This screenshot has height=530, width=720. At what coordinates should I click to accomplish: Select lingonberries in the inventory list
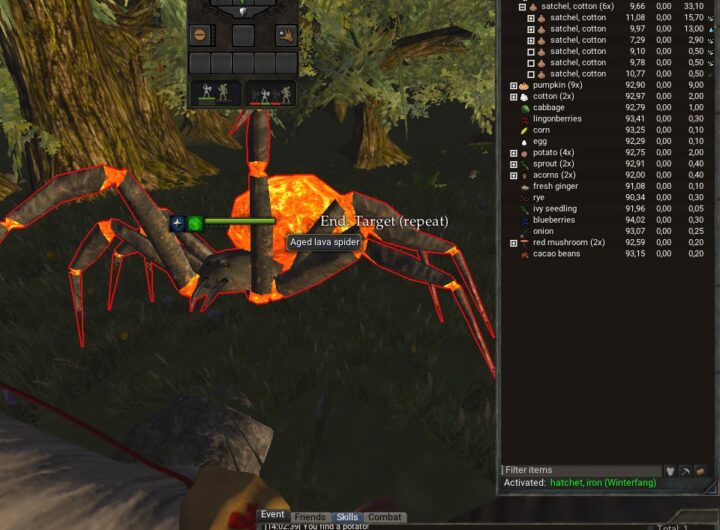(556, 119)
